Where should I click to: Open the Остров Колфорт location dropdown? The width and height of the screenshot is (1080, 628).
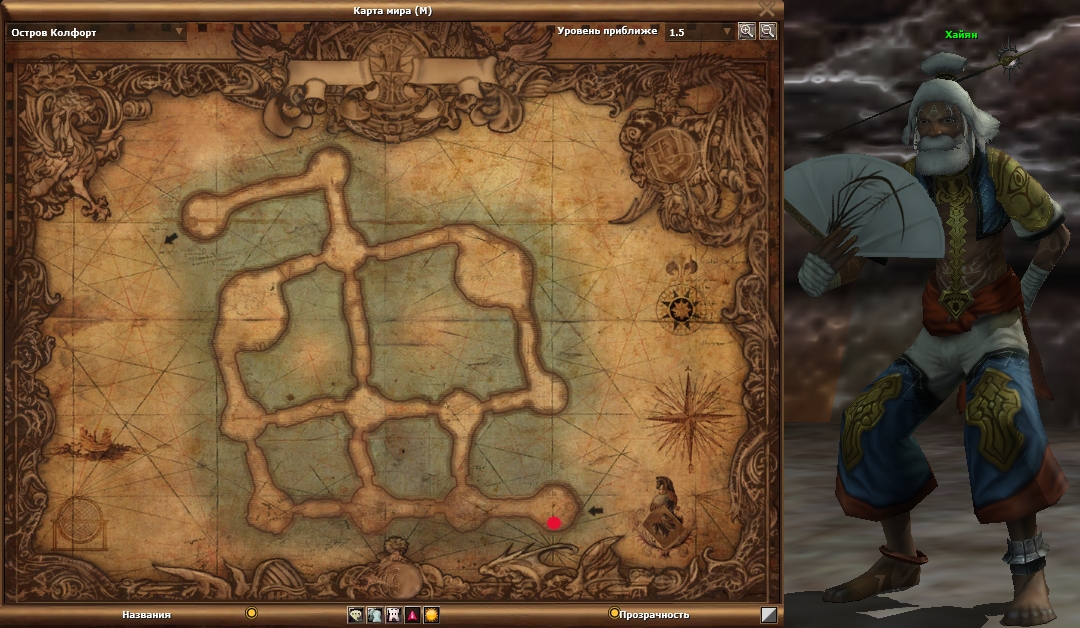click(x=180, y=32)
